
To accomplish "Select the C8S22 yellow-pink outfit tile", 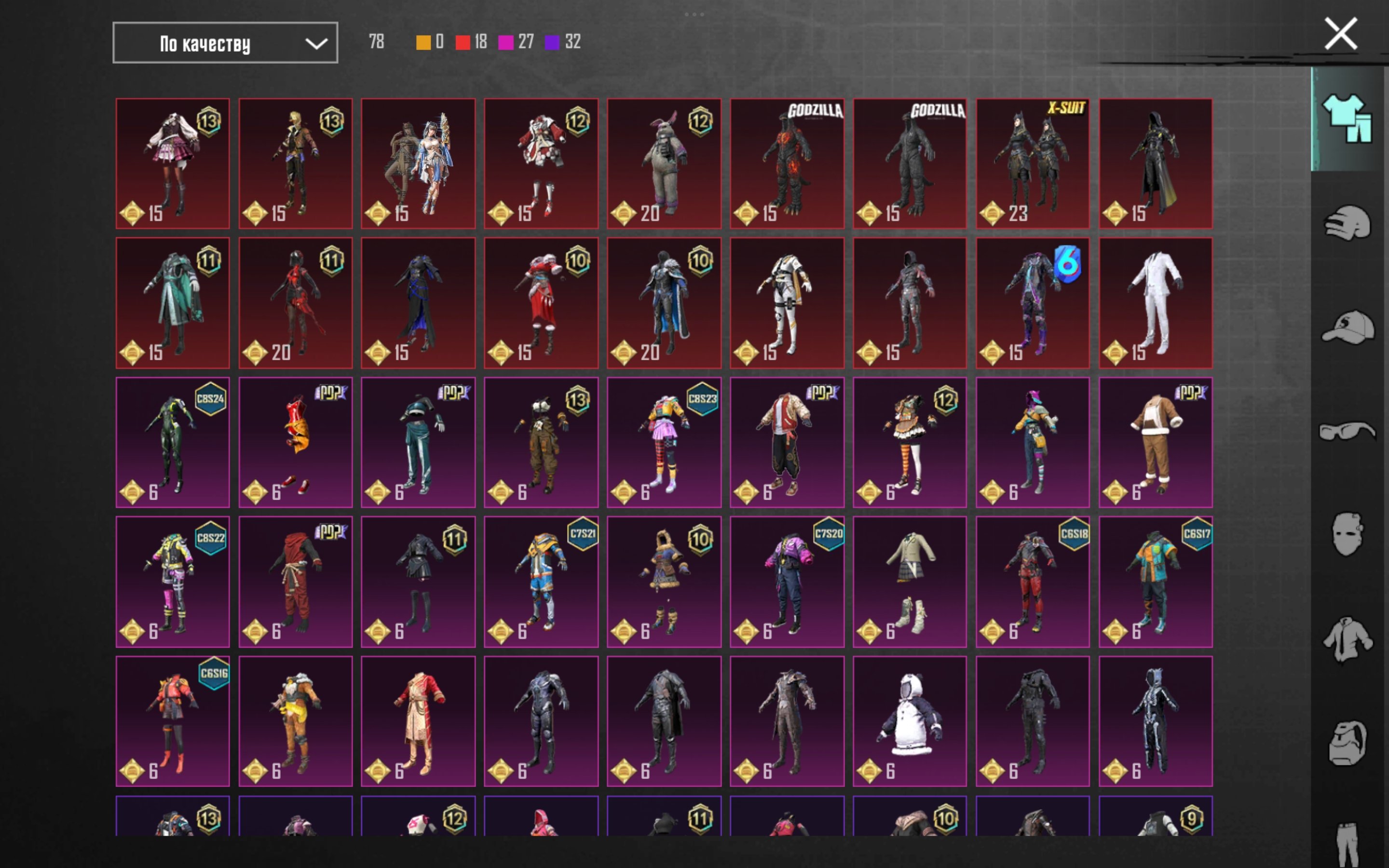I will (173, 582).
